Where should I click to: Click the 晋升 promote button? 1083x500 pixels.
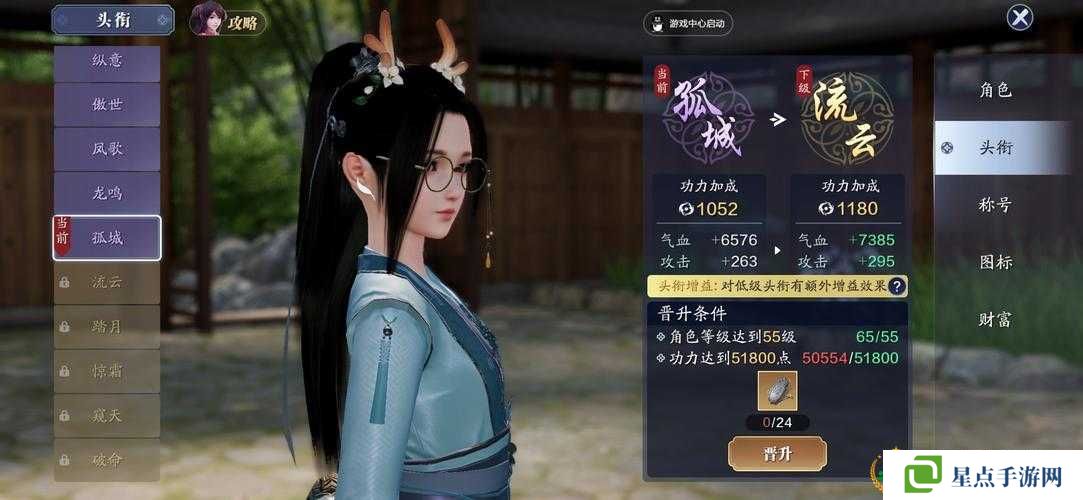tap(777, 453)
